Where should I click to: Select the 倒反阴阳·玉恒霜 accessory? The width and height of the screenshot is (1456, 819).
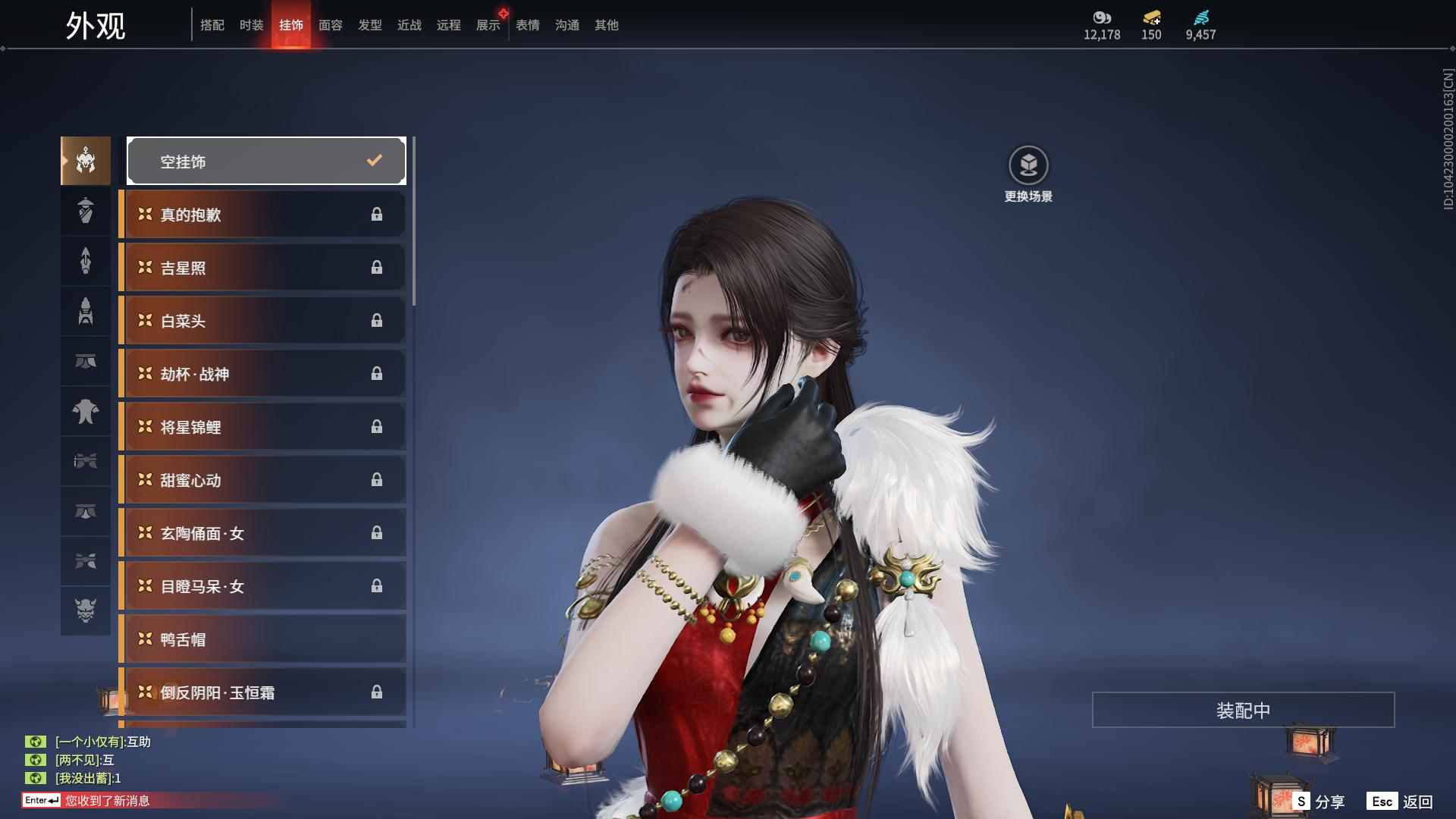(x=262, y=692)
